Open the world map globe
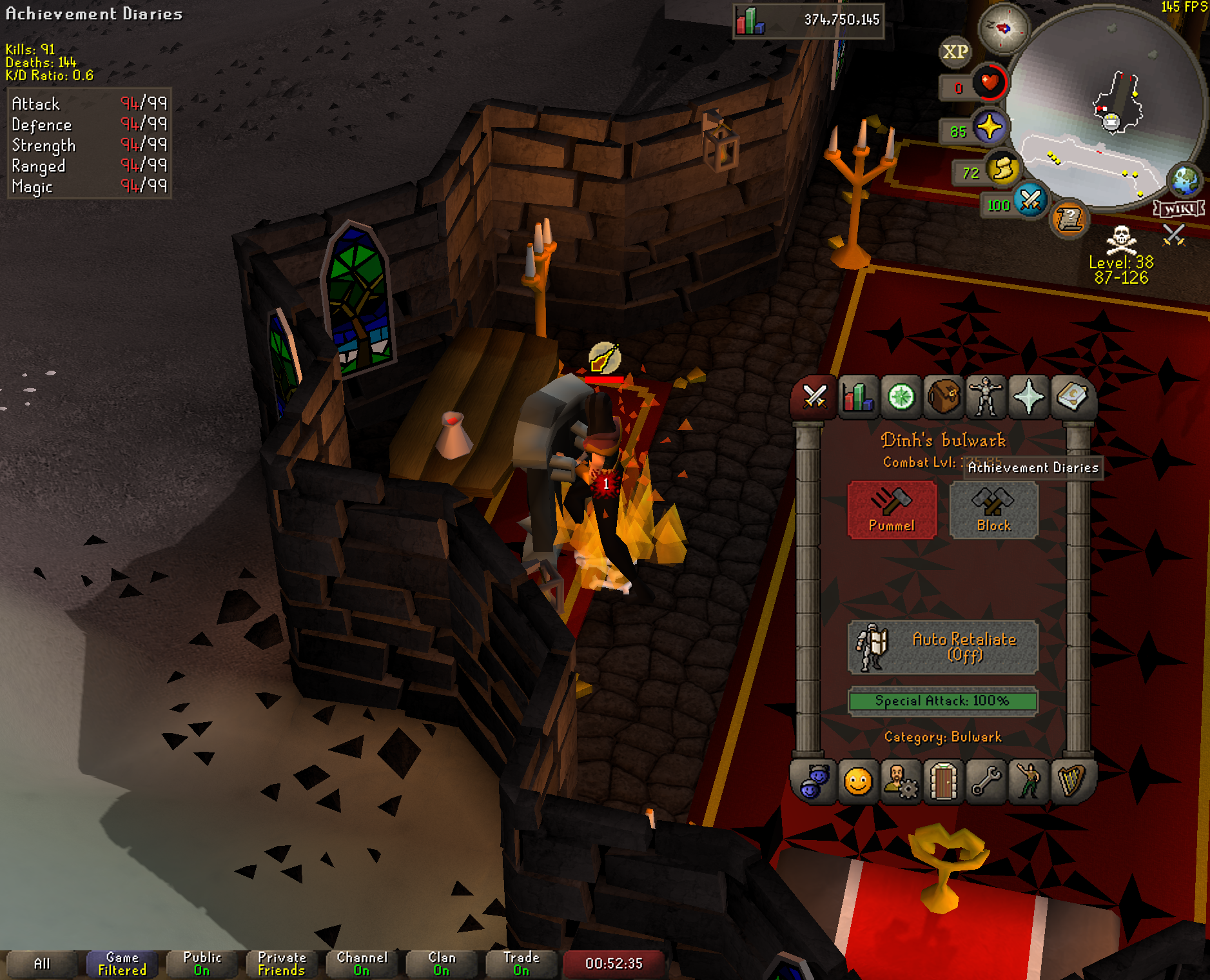Image resolution: width=1210 pixels, height=980 pixels. pyautogui.click(x=1186, y=180)
